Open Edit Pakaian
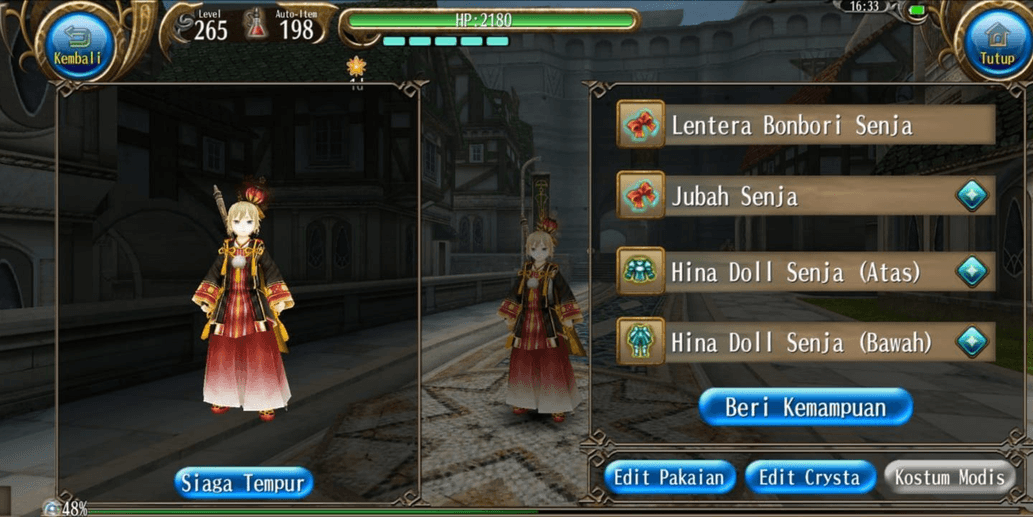This screenshot has height=517, width=1033. coord(669,477)
